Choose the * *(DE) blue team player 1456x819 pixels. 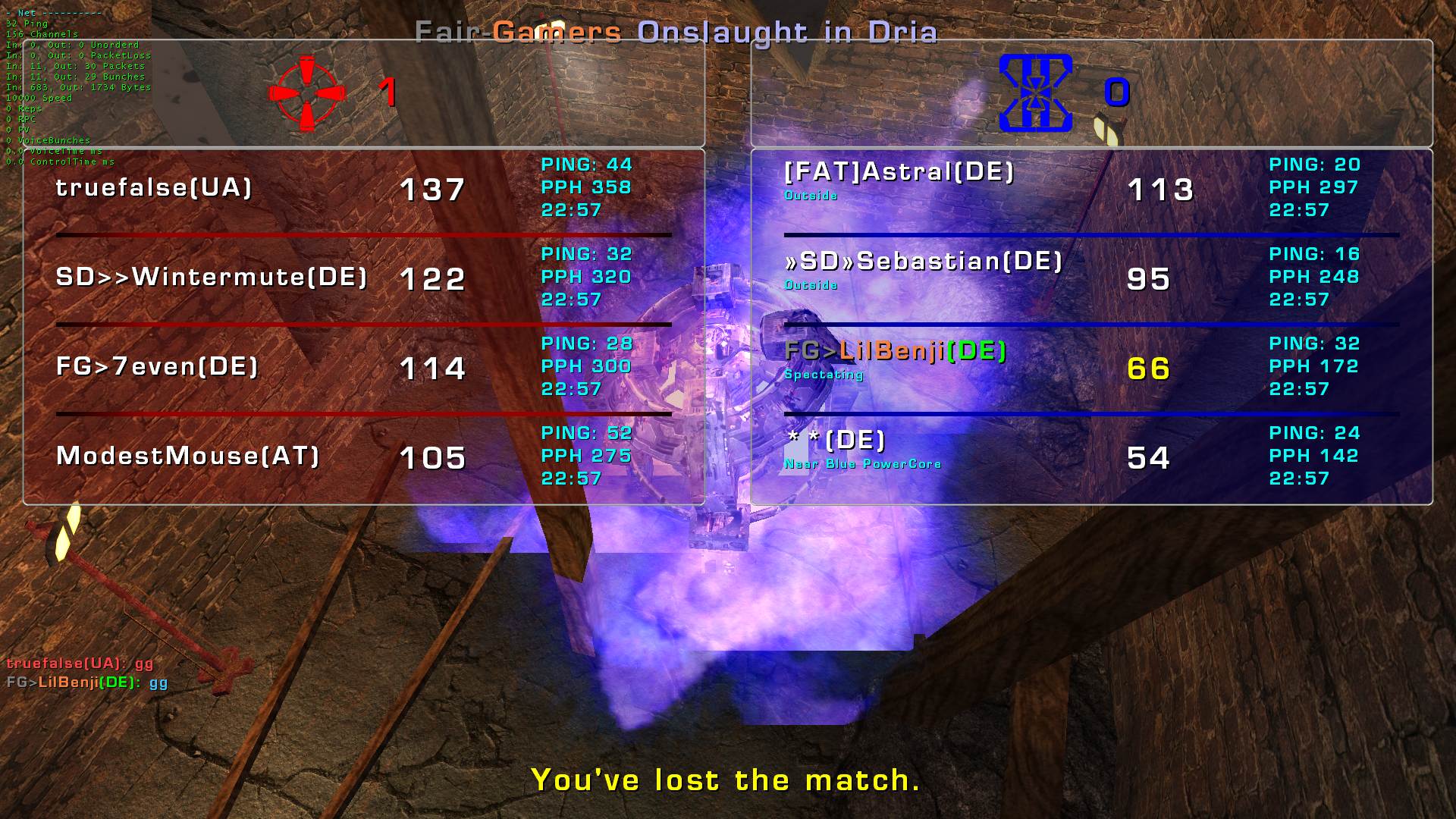[836, 441]
